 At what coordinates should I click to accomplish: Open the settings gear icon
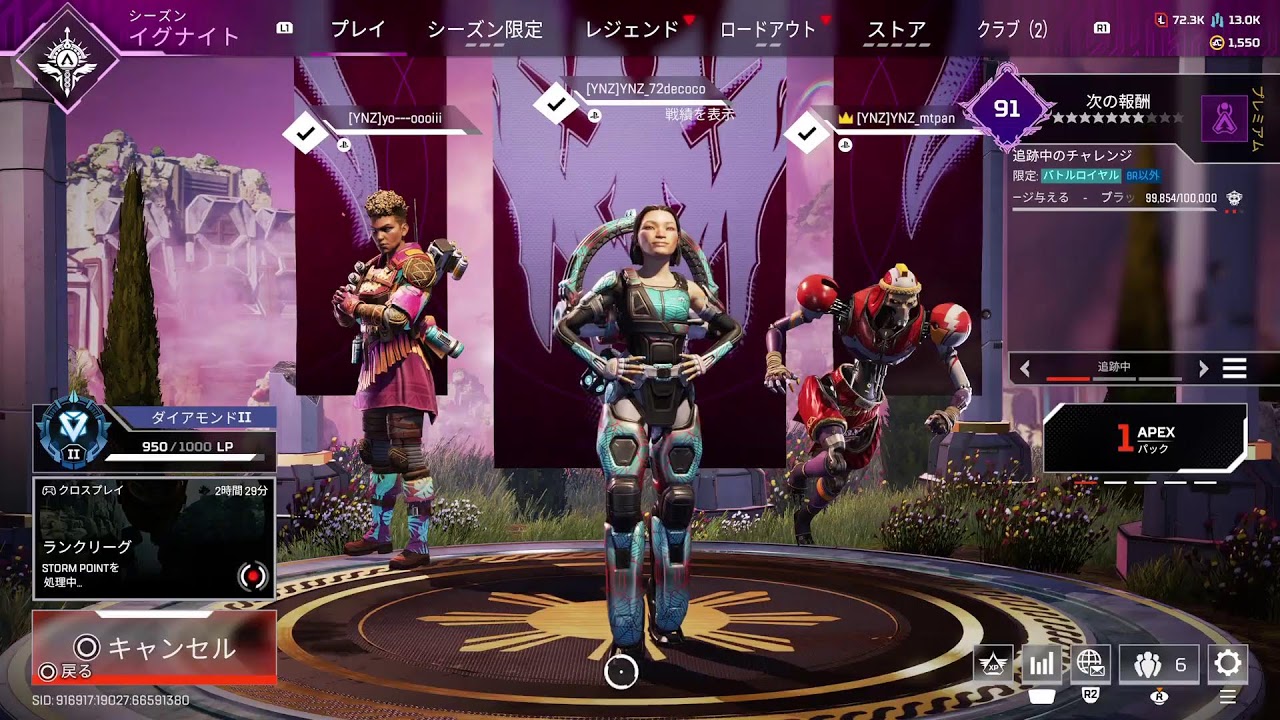click(1227, 664)
